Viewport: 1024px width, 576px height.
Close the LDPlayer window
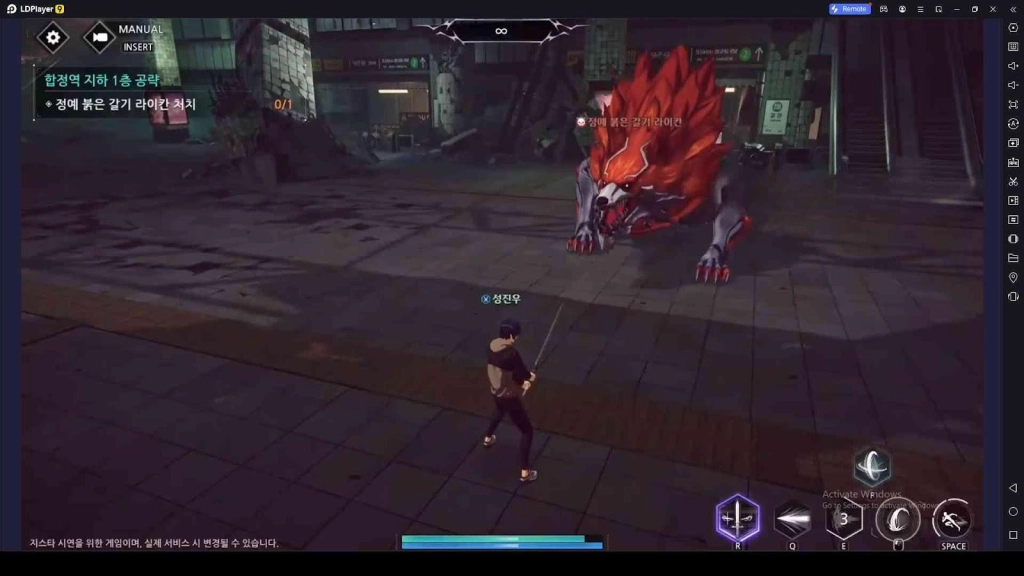point(994,9)
